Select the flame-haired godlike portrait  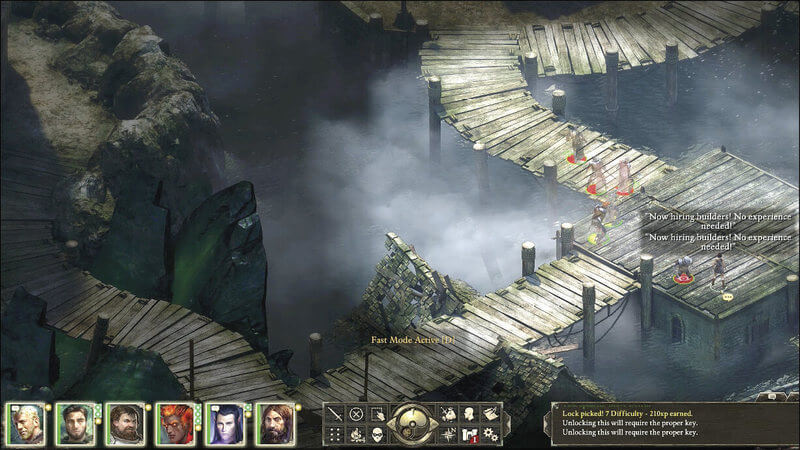tap(175, 424)
